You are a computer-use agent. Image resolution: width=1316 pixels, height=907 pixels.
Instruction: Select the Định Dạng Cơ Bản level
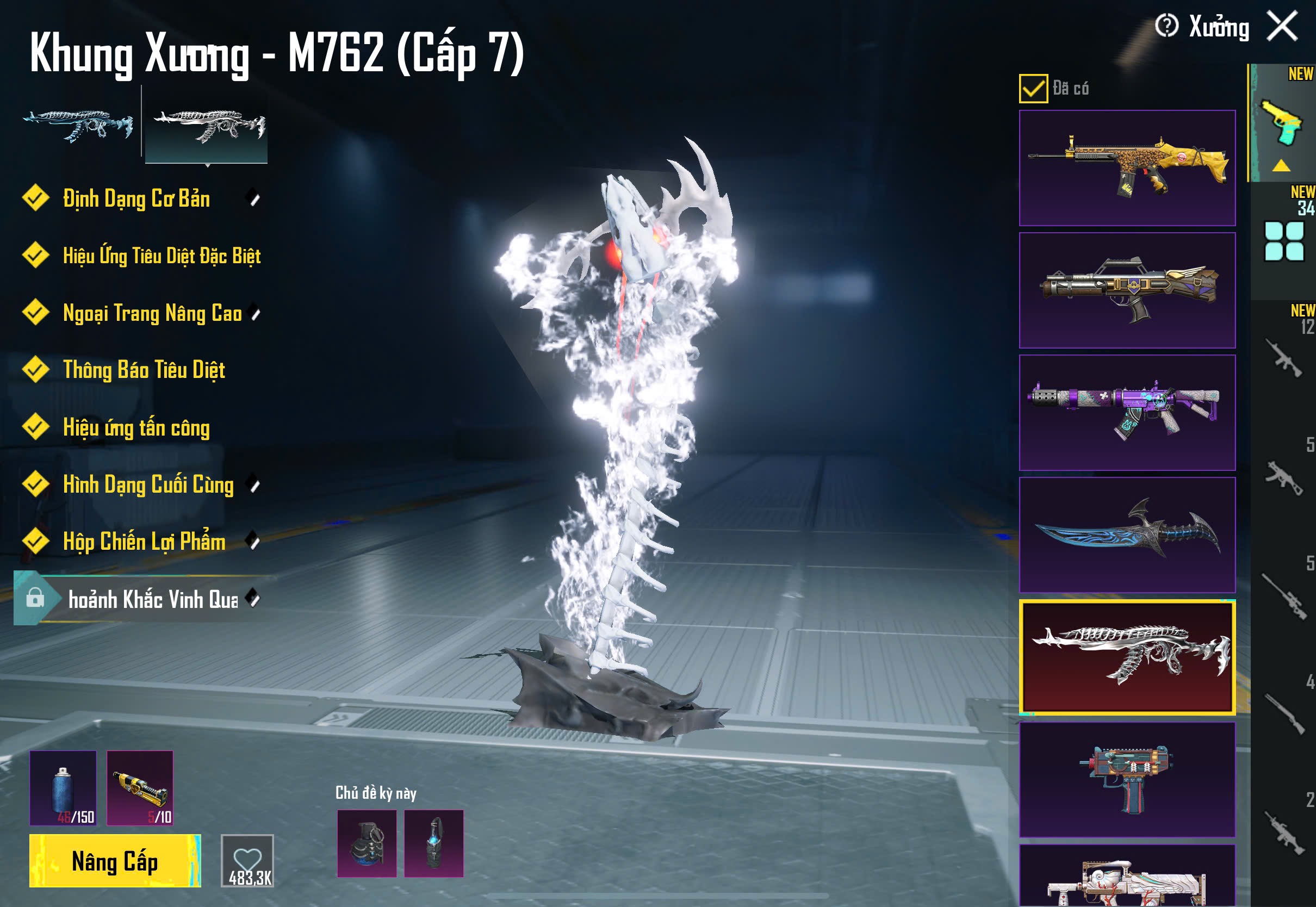coord(136,199)
